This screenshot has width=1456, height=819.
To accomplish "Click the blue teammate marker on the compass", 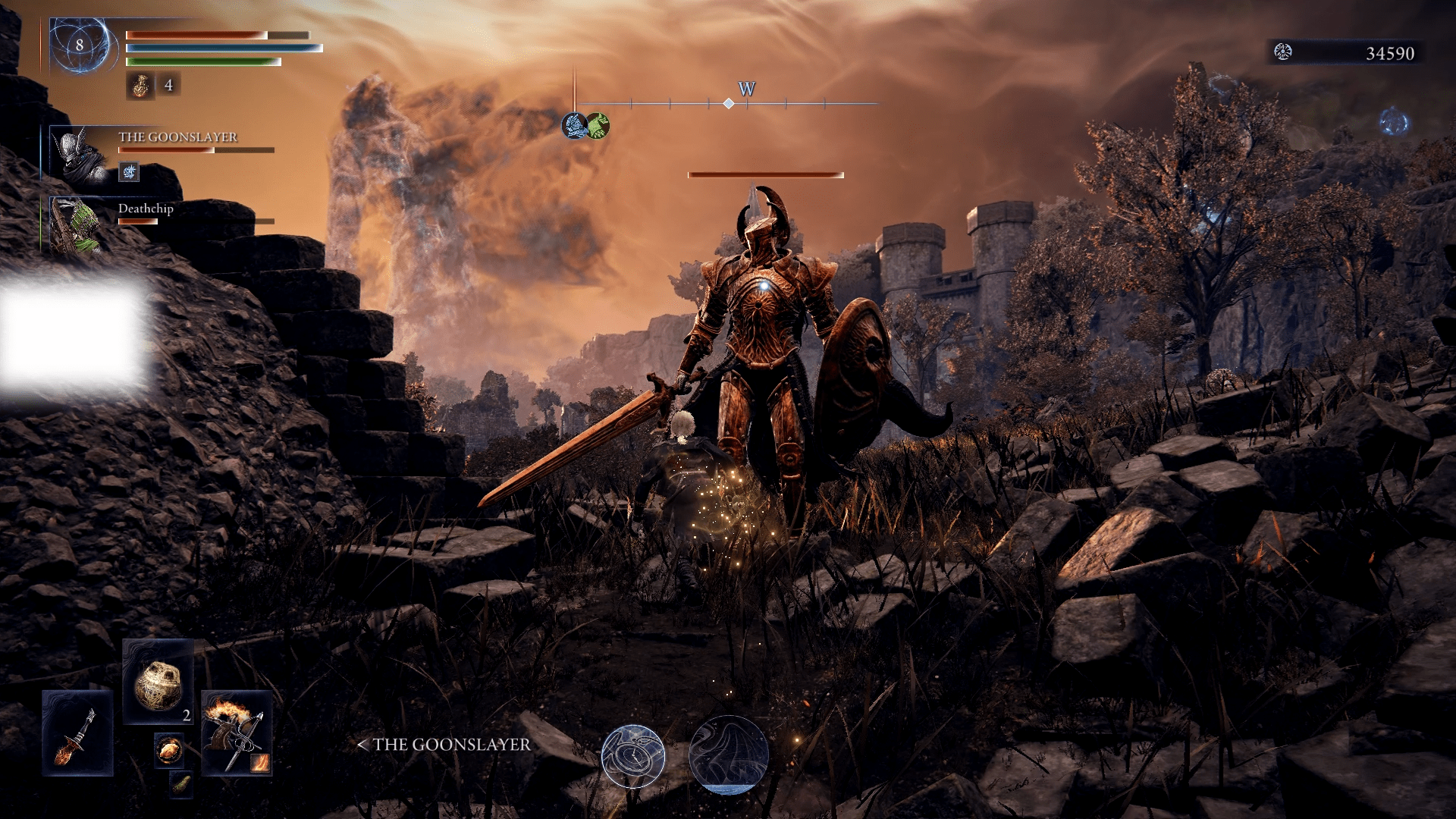I will coord(575,125).
